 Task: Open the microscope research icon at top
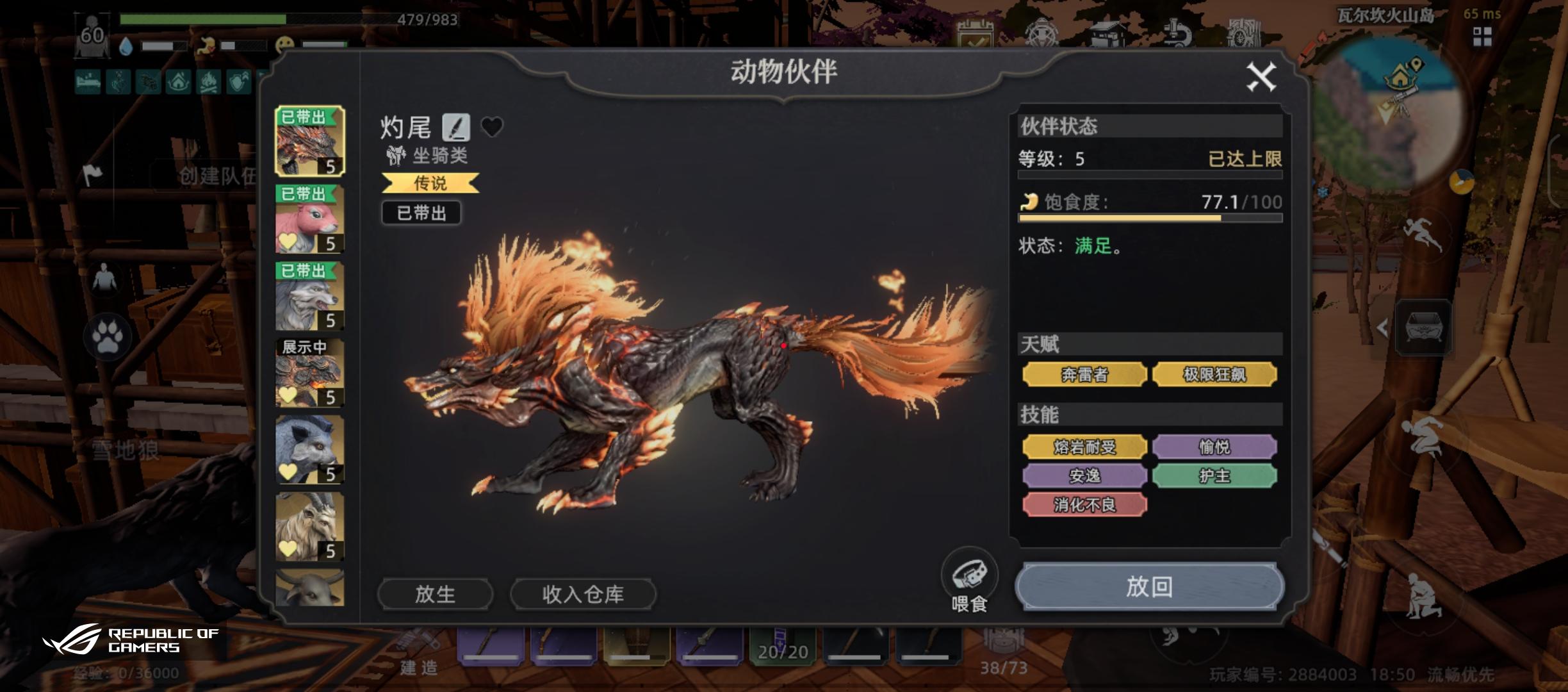pyautogui.click(x=1179, y=32)
